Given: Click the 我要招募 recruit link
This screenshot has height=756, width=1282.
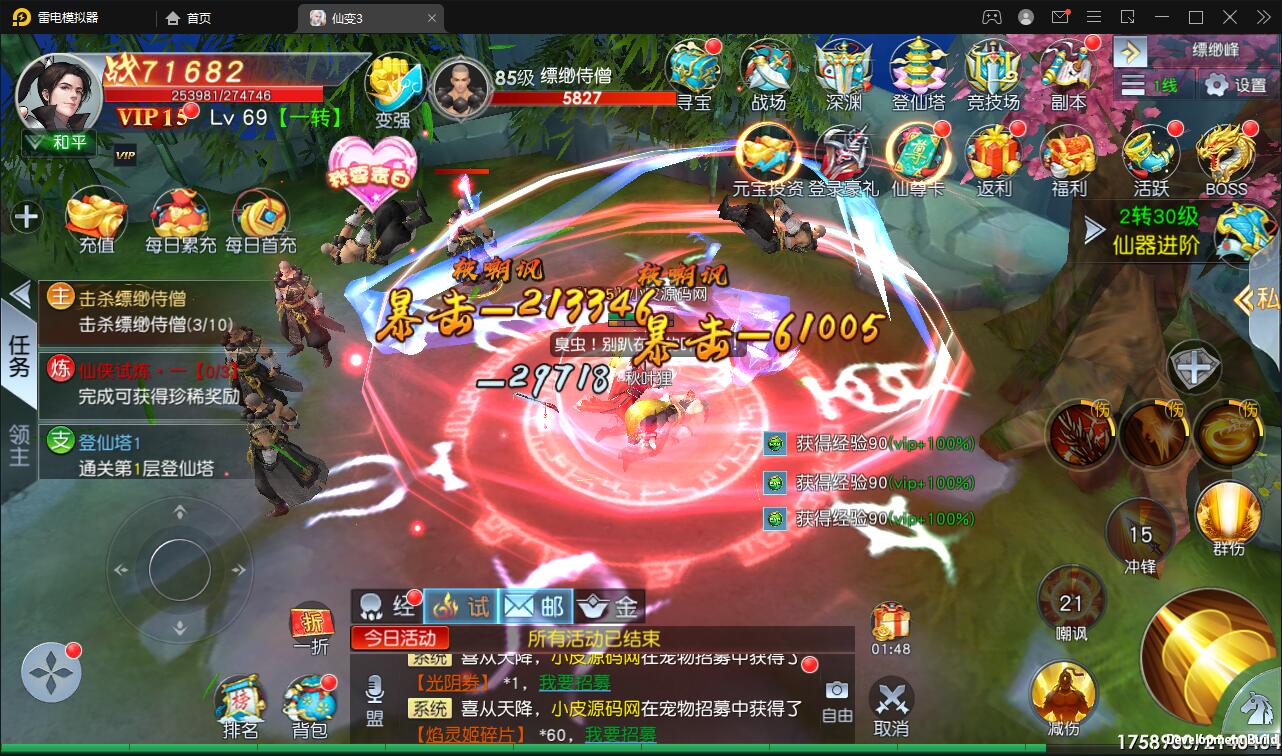Looking at the screenshot, I should 573,680.
